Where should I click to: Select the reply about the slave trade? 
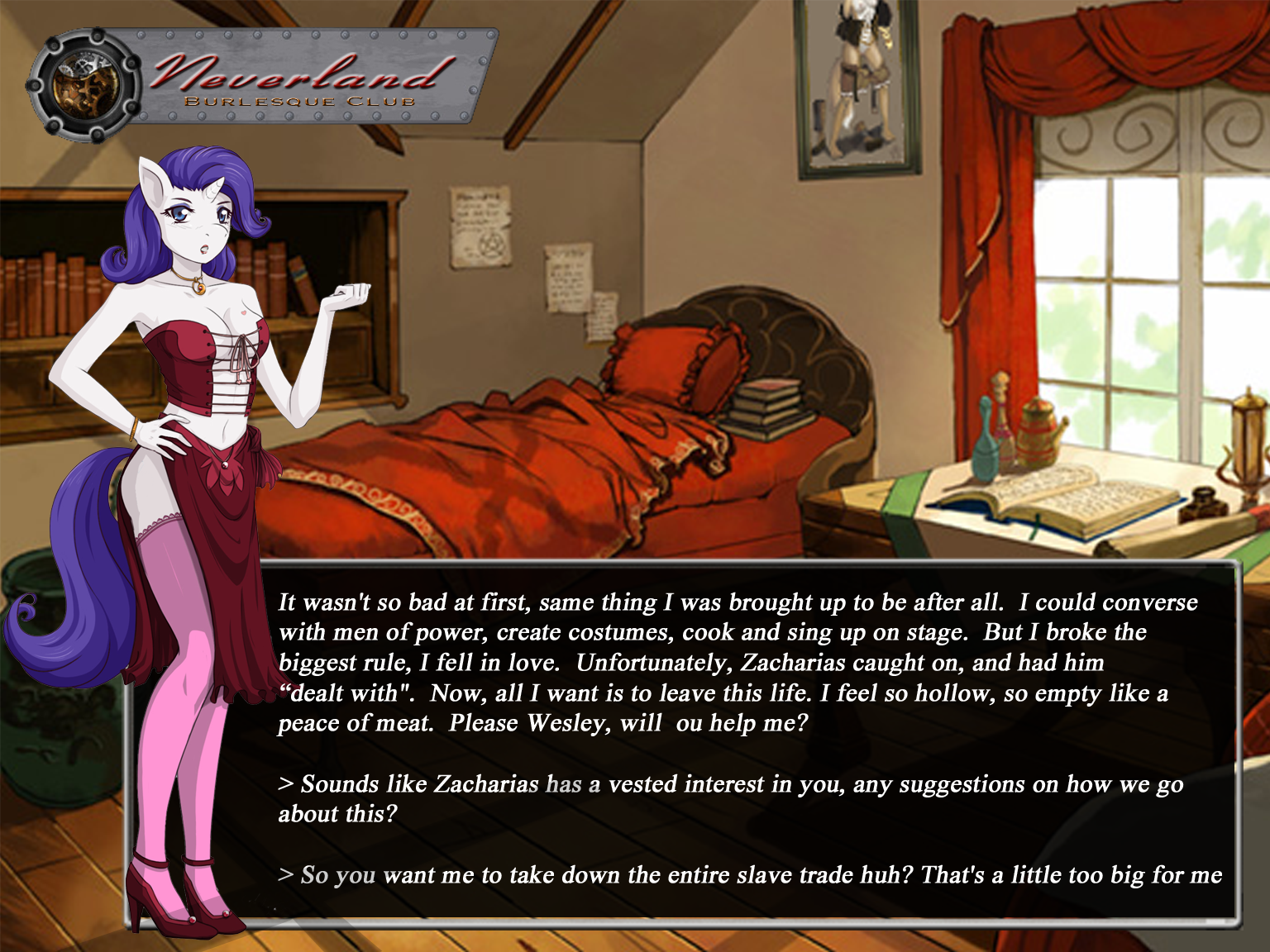tap(750, 874)
